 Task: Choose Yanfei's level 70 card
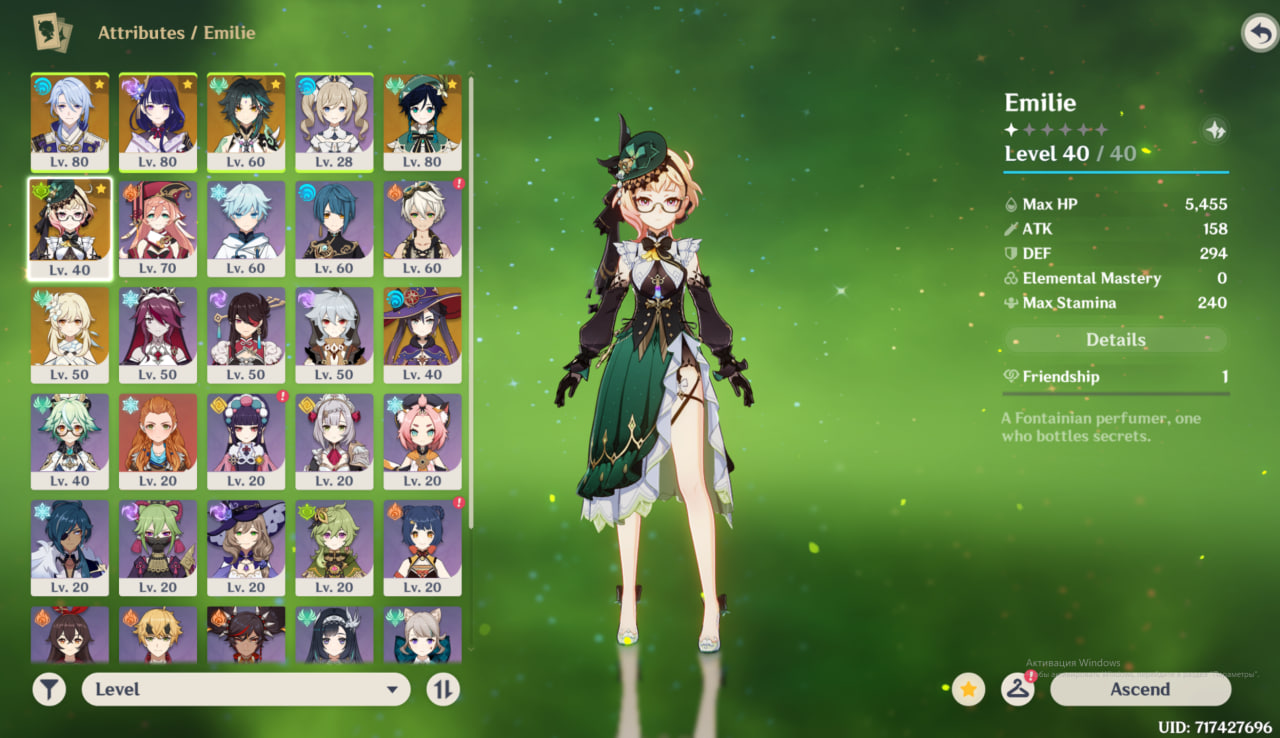click(158, 227)
